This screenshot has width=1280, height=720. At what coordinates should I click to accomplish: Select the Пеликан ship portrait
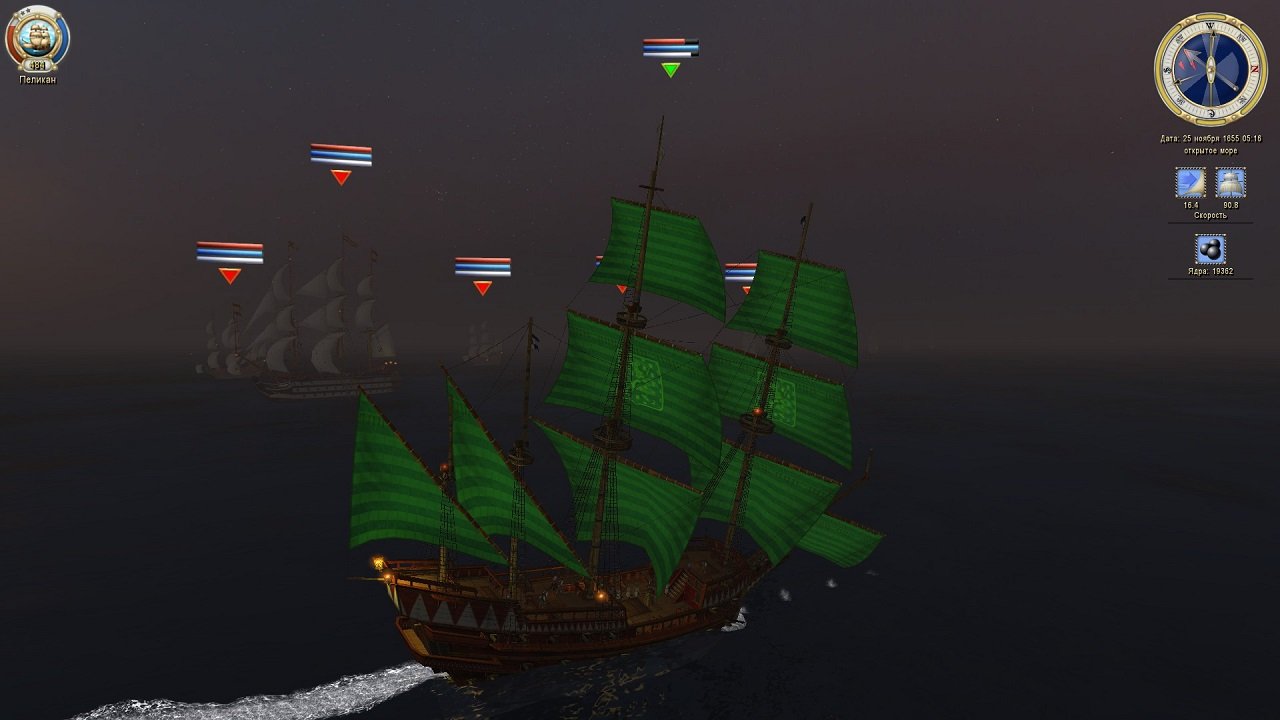point(38,38)
